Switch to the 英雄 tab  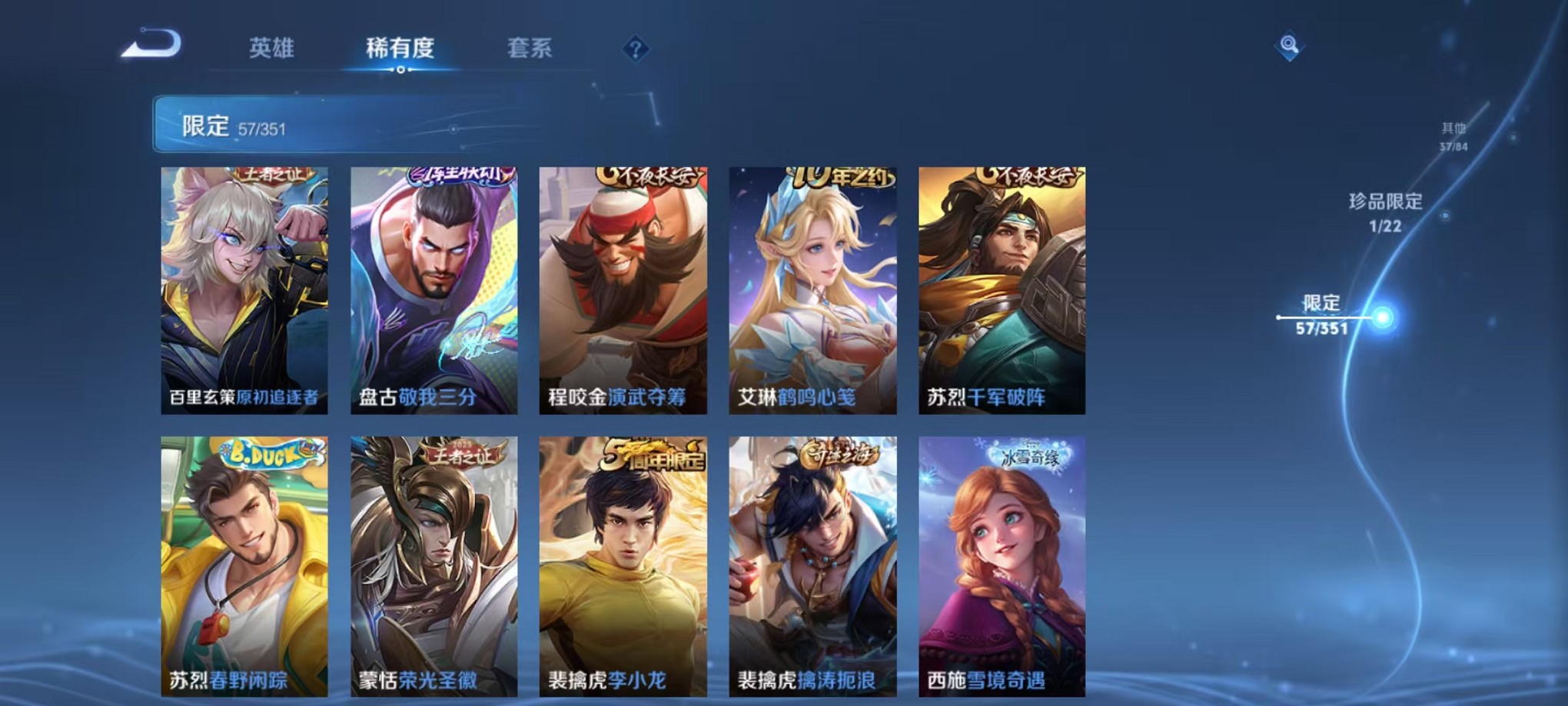pos(270,48)
